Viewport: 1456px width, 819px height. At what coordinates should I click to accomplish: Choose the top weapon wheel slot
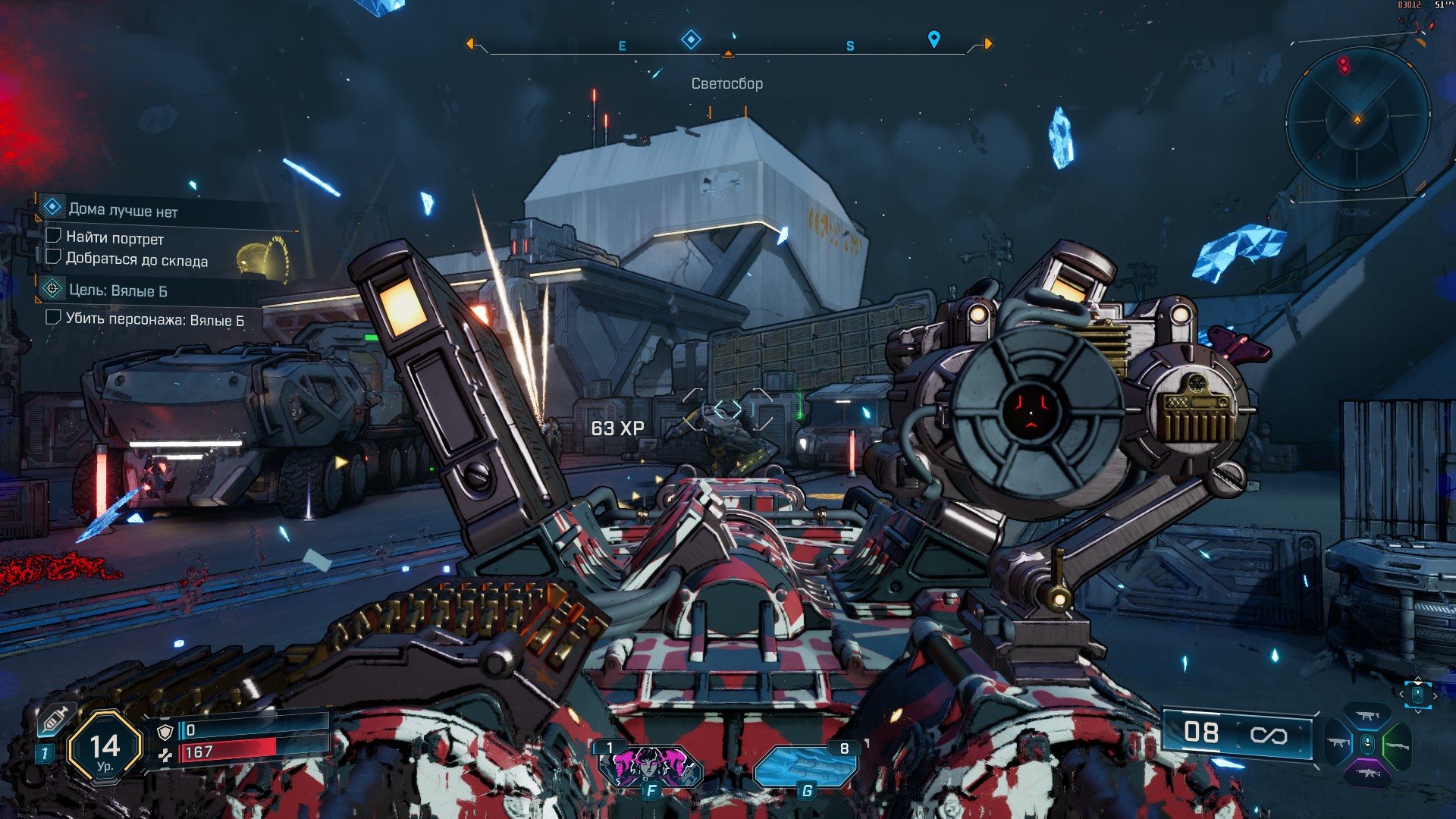pos(1367,717)
